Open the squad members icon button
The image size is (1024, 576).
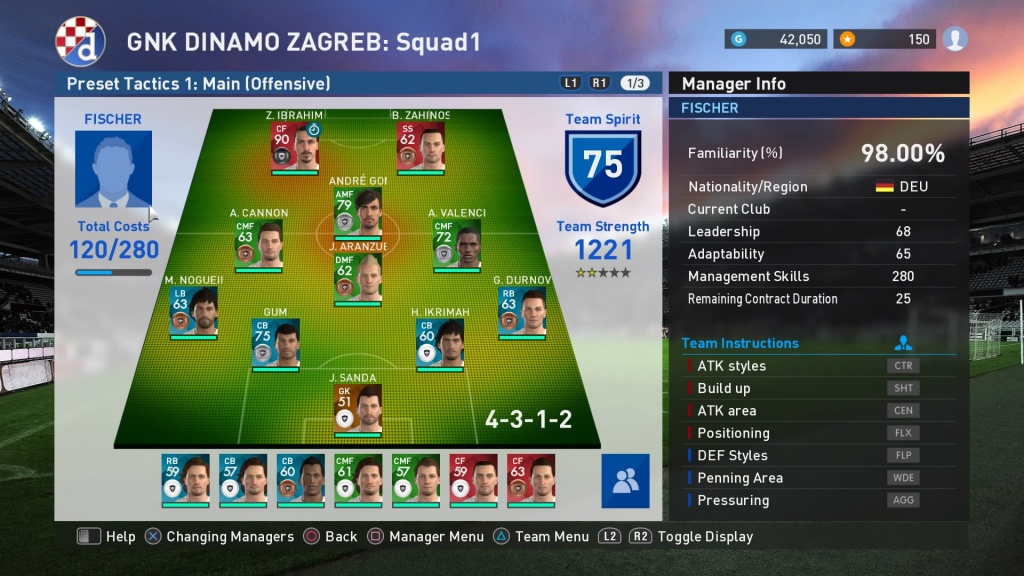625,481
